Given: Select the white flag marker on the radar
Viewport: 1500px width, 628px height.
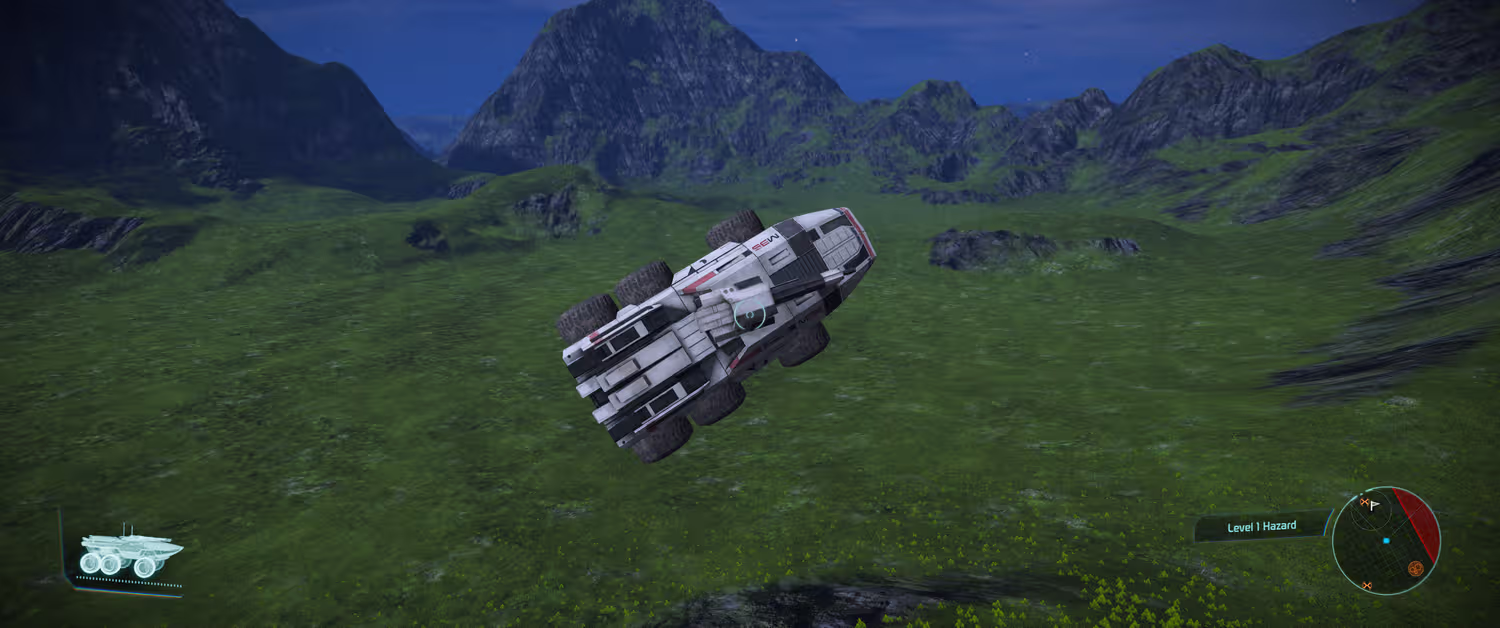Looking at the screenshot, I should click(1375, 505).
